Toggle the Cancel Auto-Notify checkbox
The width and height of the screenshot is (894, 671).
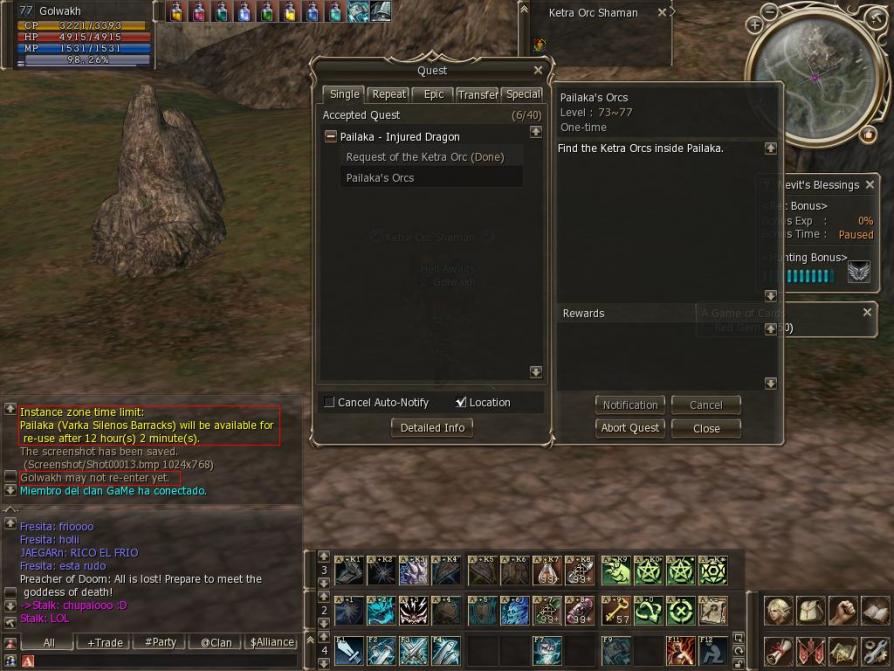(x=330, y=403)
